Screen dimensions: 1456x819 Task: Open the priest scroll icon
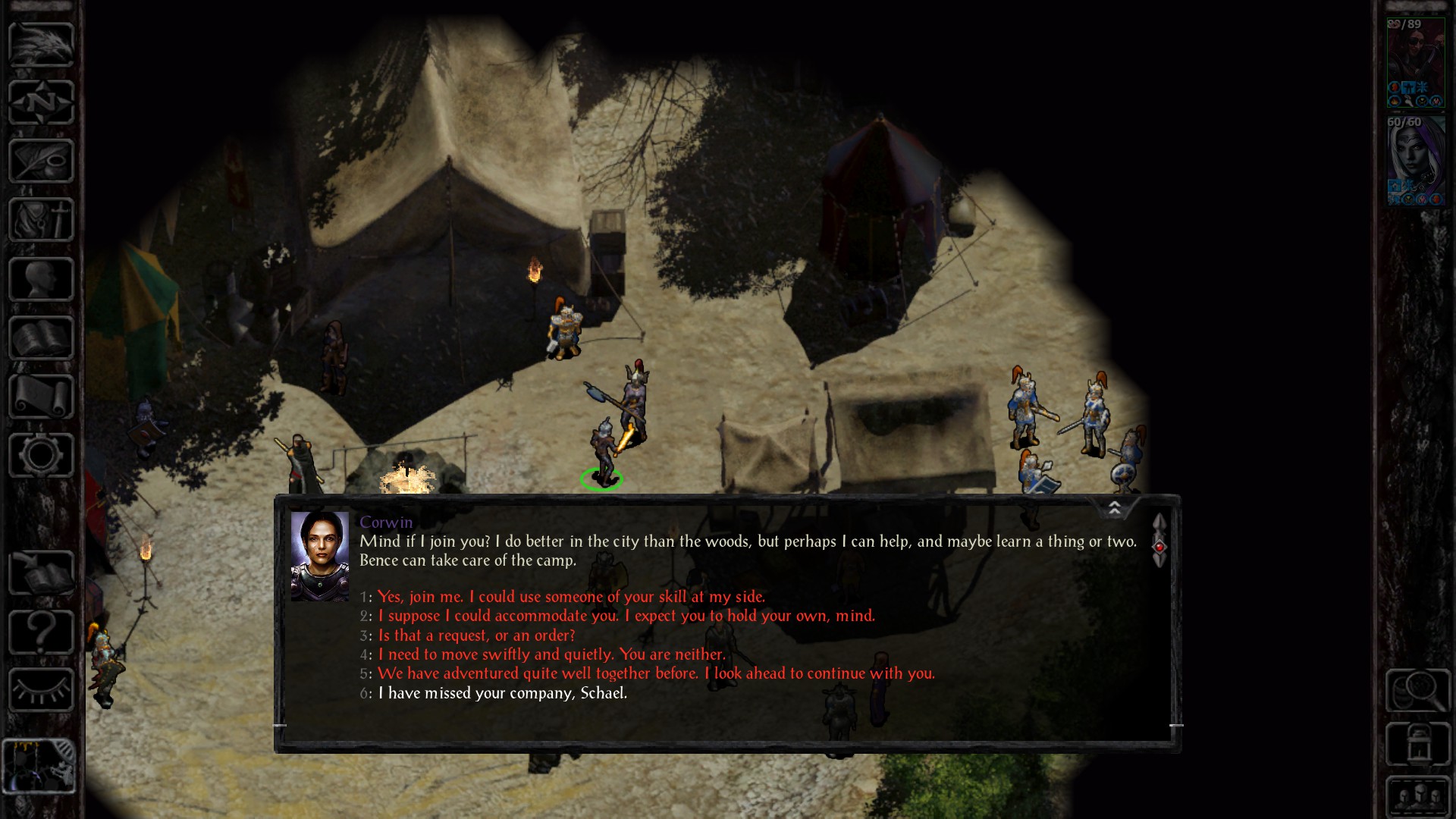coord(41,397)
